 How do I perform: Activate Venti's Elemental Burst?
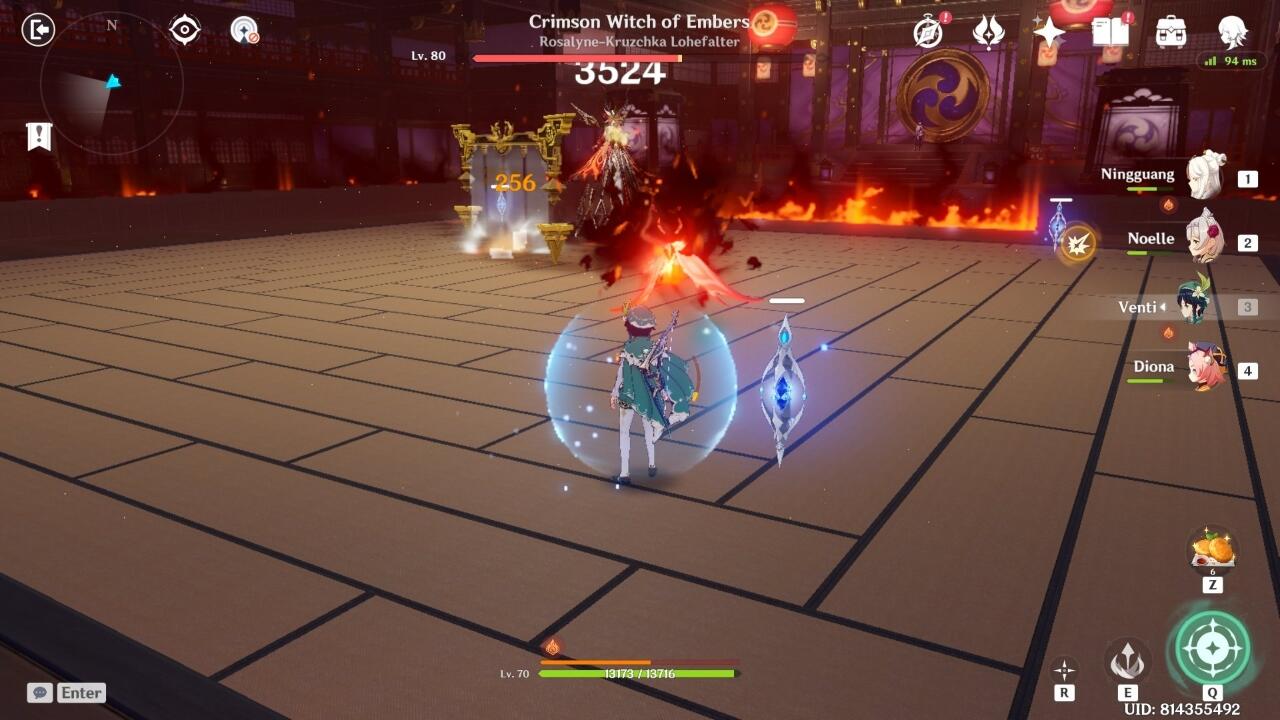coord(1212,648)
